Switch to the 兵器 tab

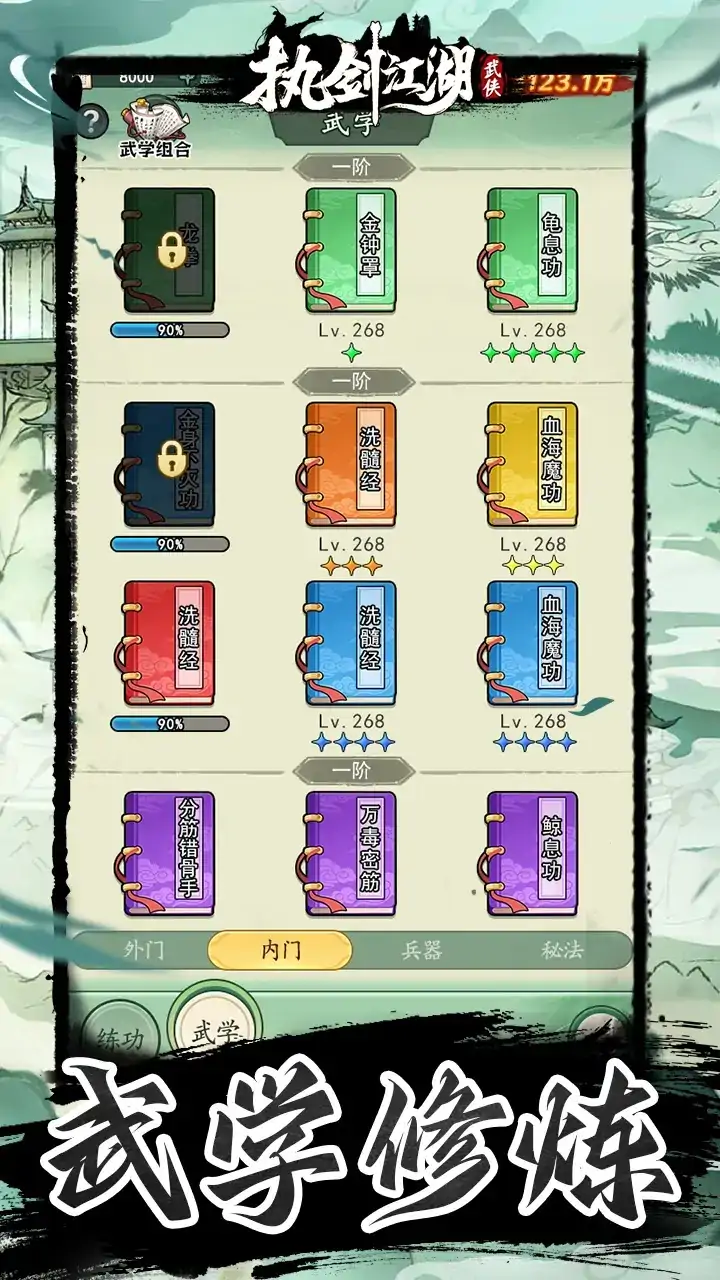(421, 950)
